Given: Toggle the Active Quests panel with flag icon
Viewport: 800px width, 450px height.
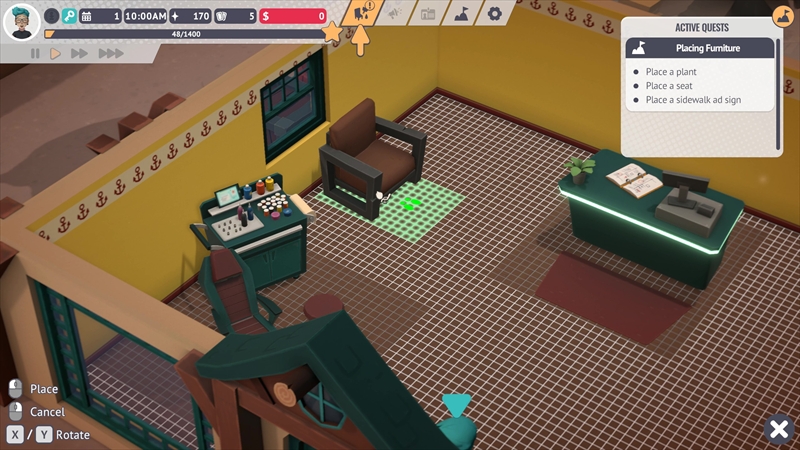Looking at the screenshot, I should [784, 15].
